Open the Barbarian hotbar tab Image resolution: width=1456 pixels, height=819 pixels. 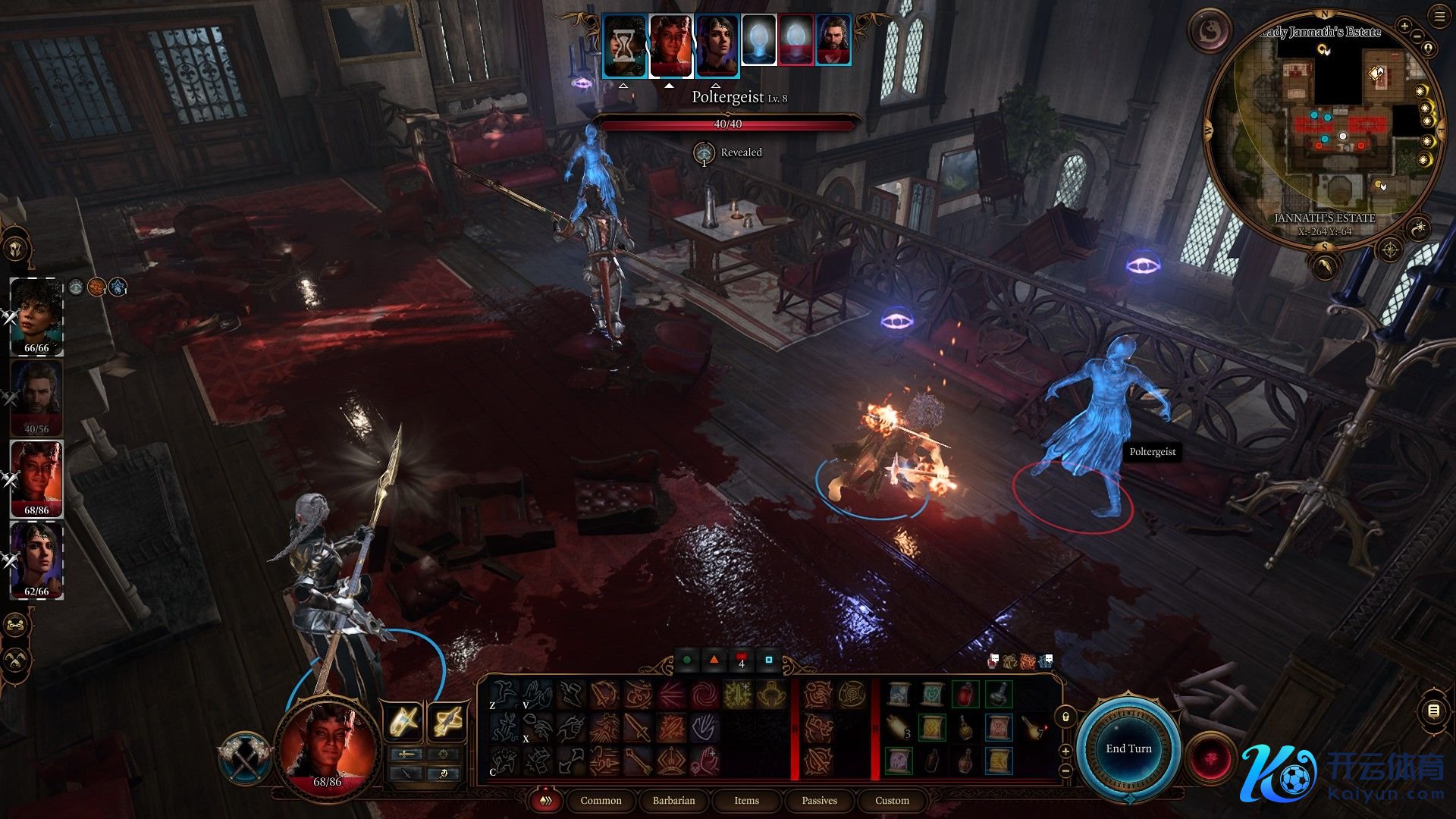673,801
